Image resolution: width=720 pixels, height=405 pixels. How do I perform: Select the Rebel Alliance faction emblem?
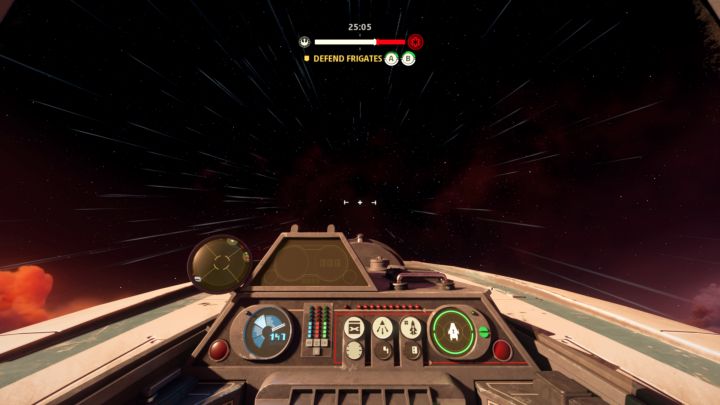pos(304,42)
